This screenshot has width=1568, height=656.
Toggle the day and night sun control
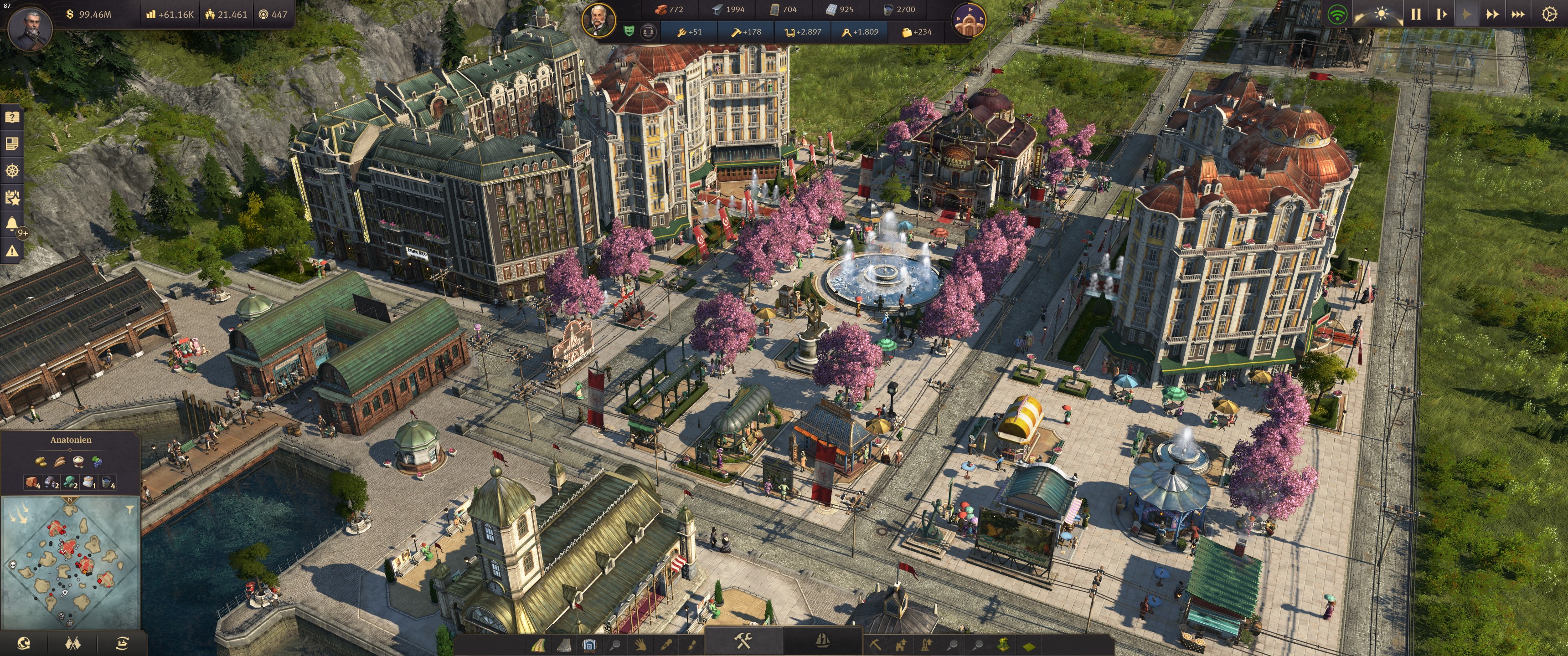(1381, 14)
